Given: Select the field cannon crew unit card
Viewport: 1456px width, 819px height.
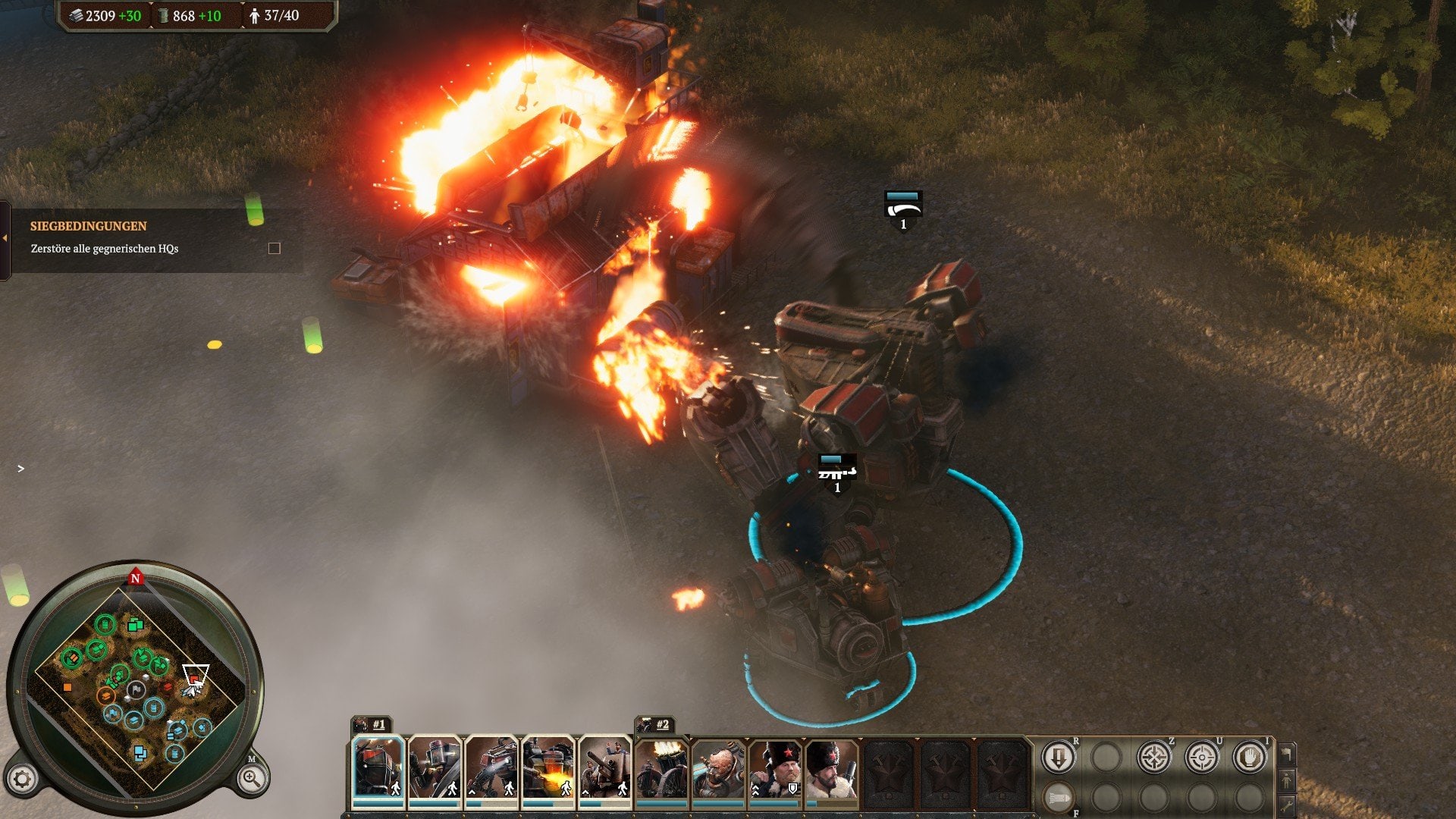Looking at the screenshot, I should (604, 768).
